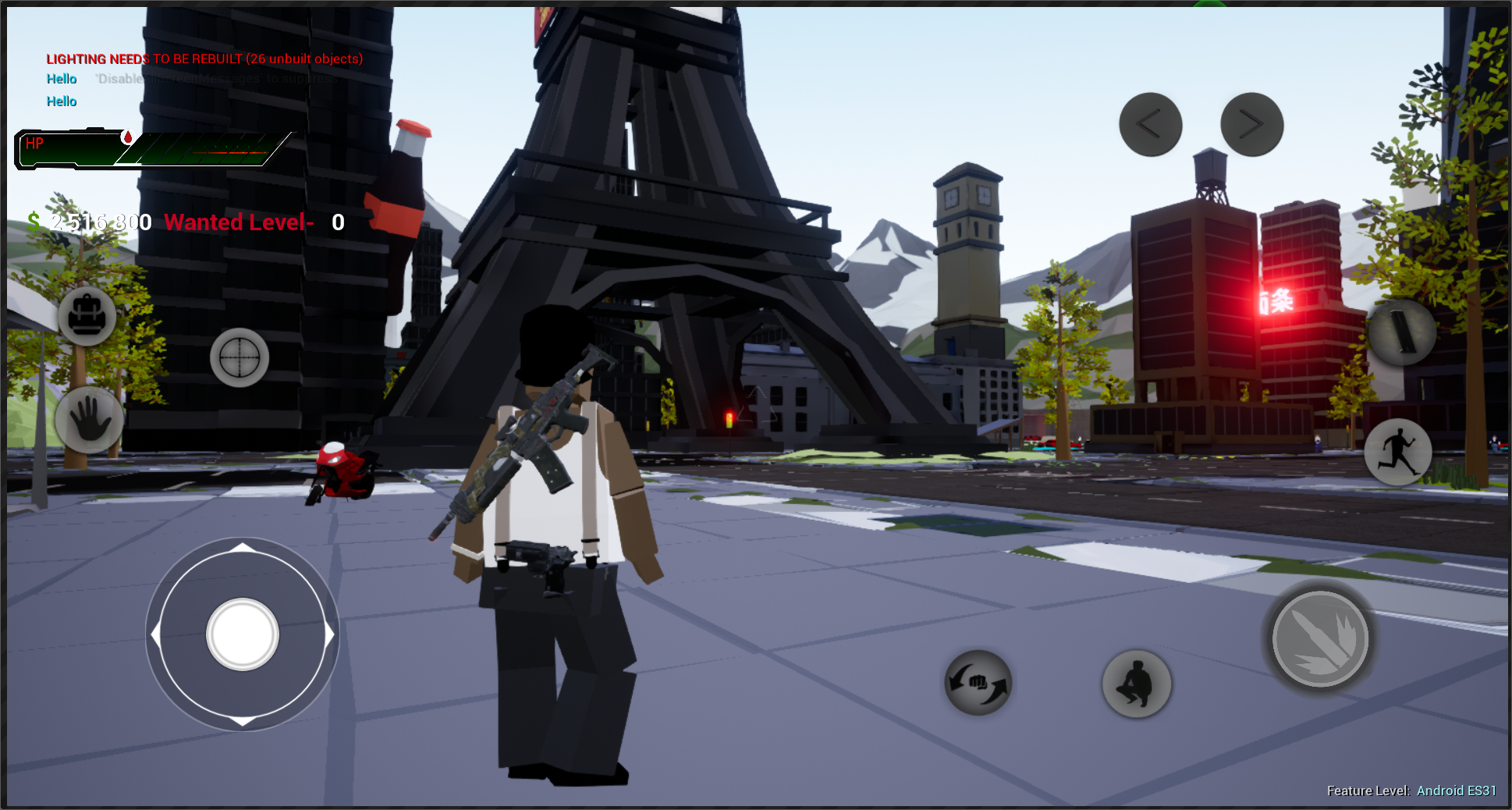Image resolution: width=1512 pixels, height=810 pixels.
Task: Toggle crouch mode with the crouching figure
Action: [1136, 684]
